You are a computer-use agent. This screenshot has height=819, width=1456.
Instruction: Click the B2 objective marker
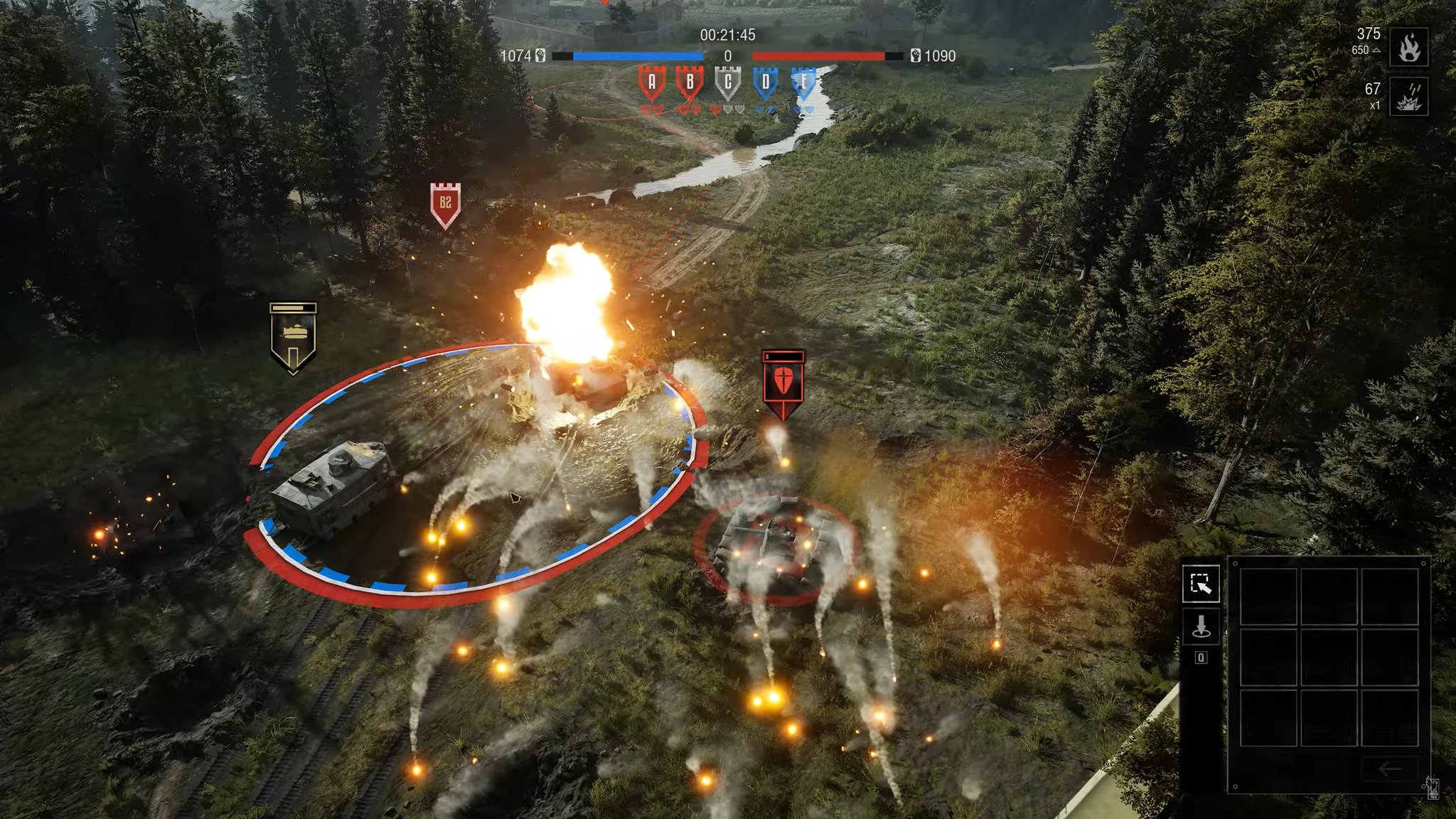pyautogui.click(x=445, y=204)
